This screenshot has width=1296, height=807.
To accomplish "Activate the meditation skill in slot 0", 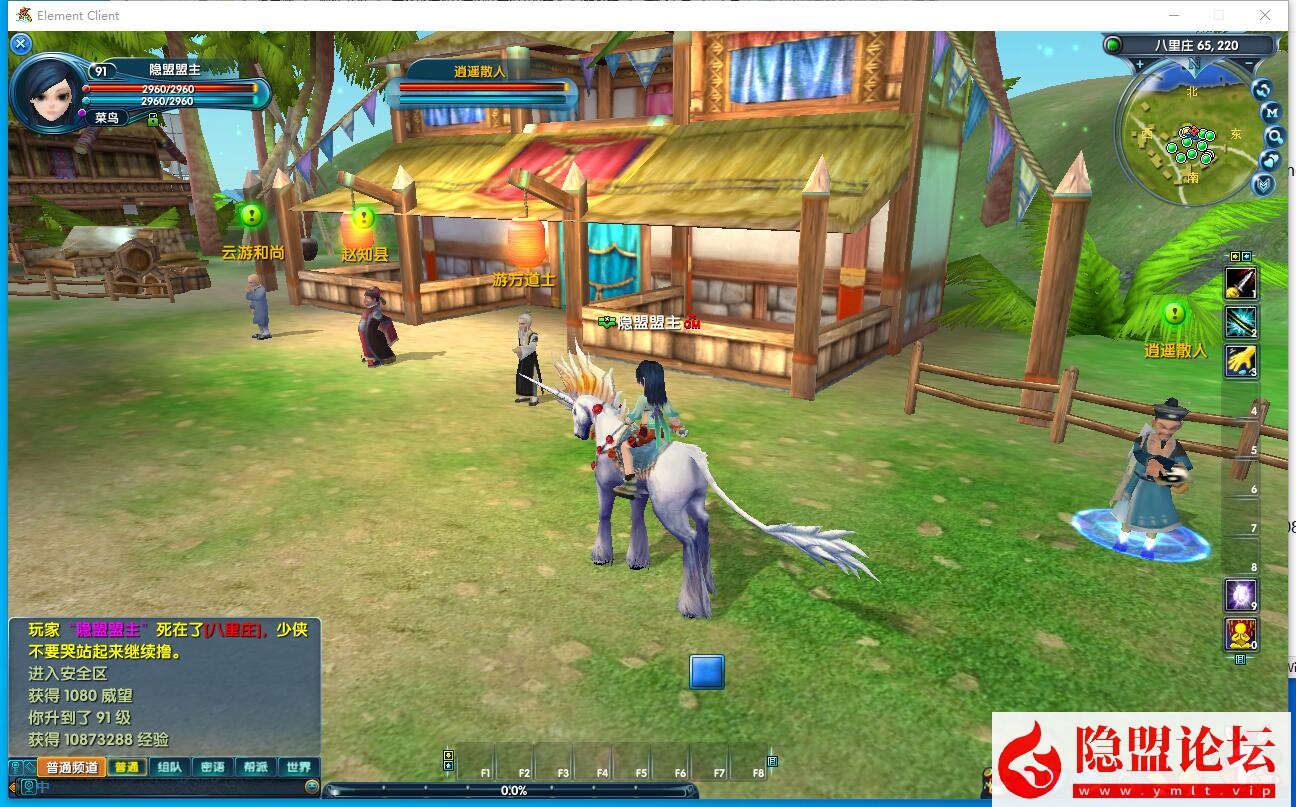I will (x=1241, y=634).
